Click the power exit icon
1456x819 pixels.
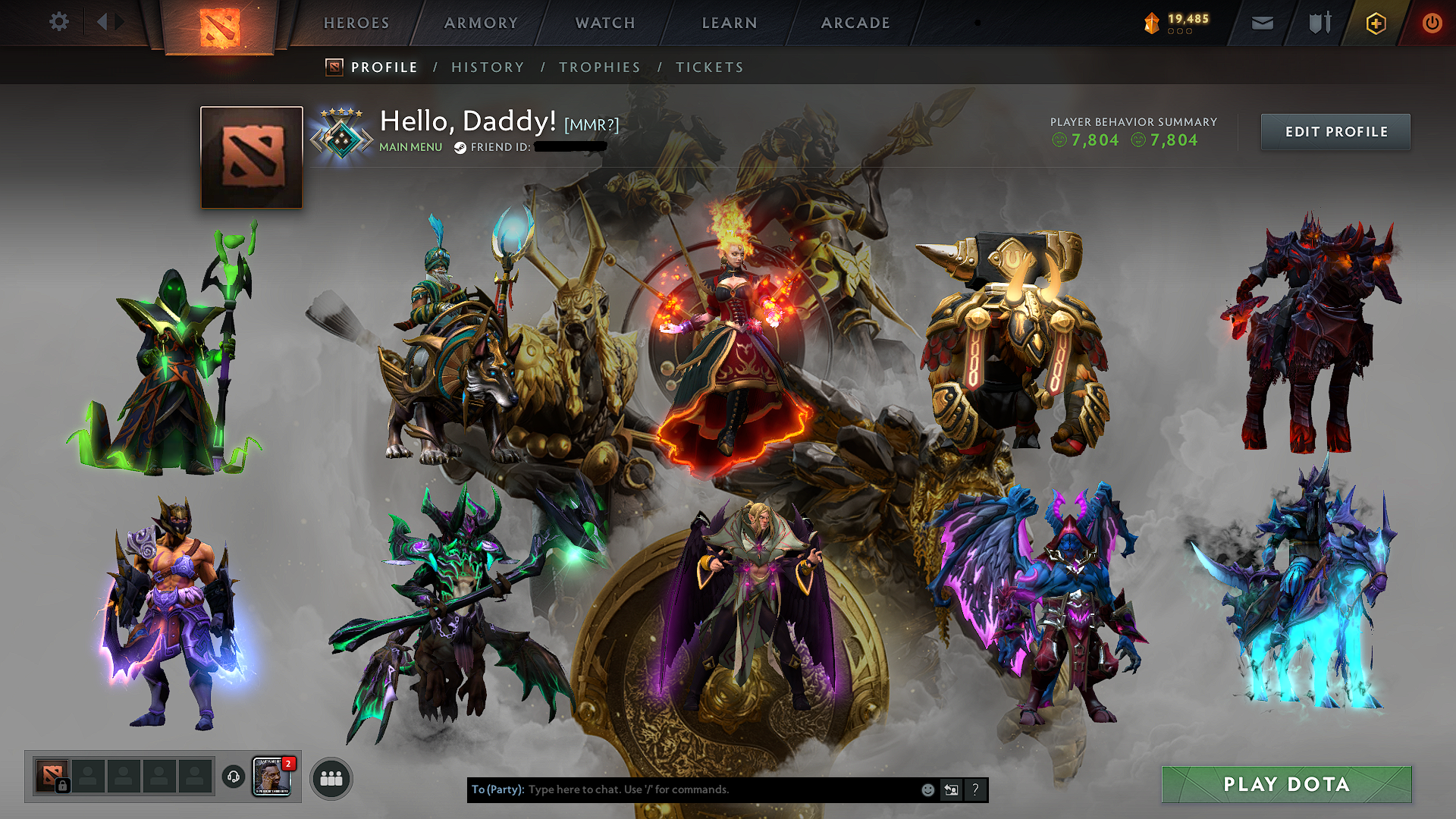tap(1432, 23)
